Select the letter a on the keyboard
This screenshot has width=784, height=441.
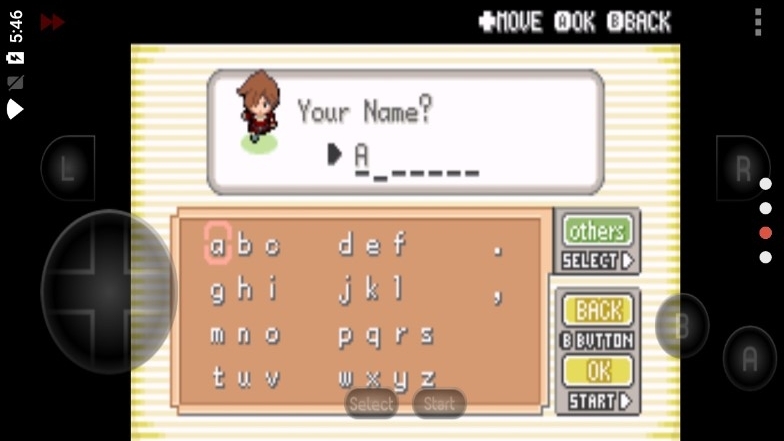click(218, 243)
